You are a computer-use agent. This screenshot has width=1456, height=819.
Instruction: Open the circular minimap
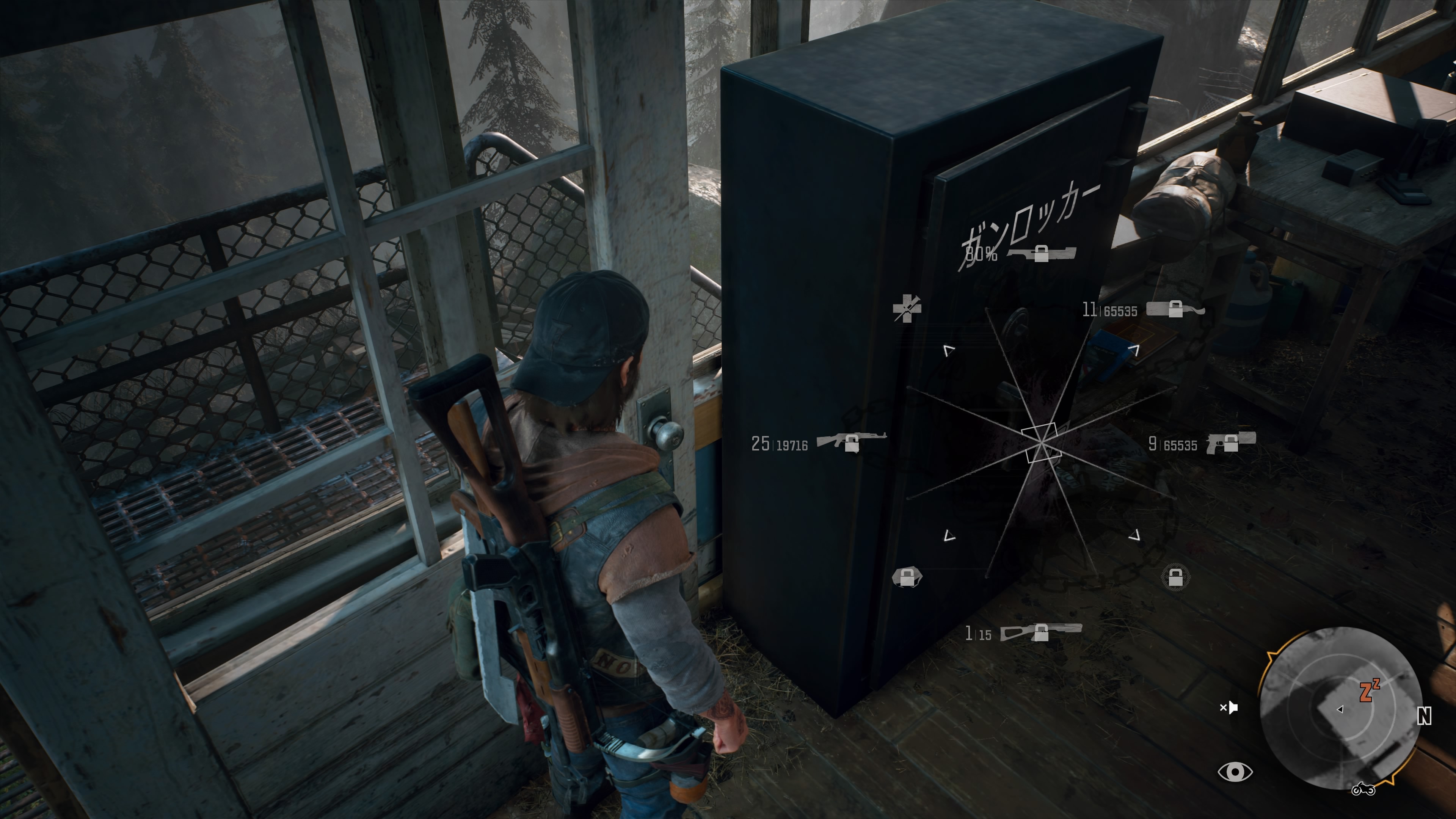(x=1341, y=709)
